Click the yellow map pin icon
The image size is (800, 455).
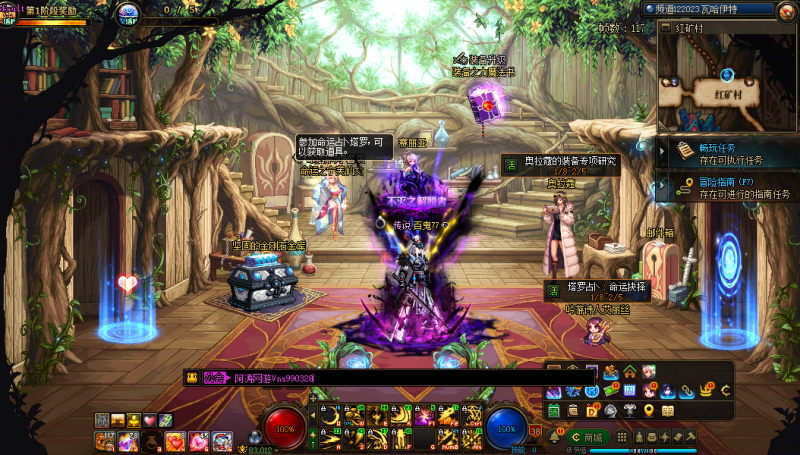click(650, 410)
